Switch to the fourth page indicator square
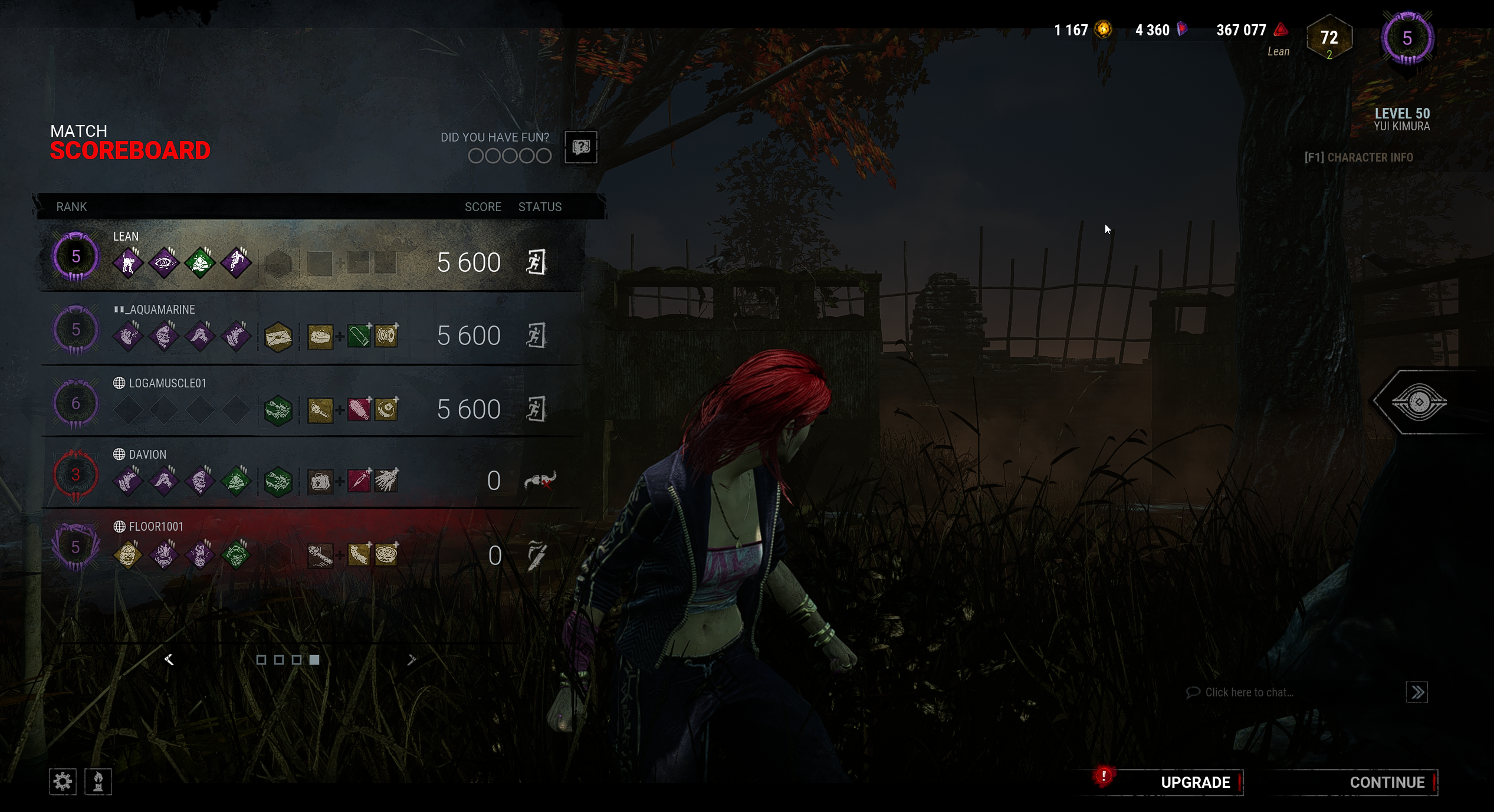This screenshot has width=1494, height=812. pos(313,660)
